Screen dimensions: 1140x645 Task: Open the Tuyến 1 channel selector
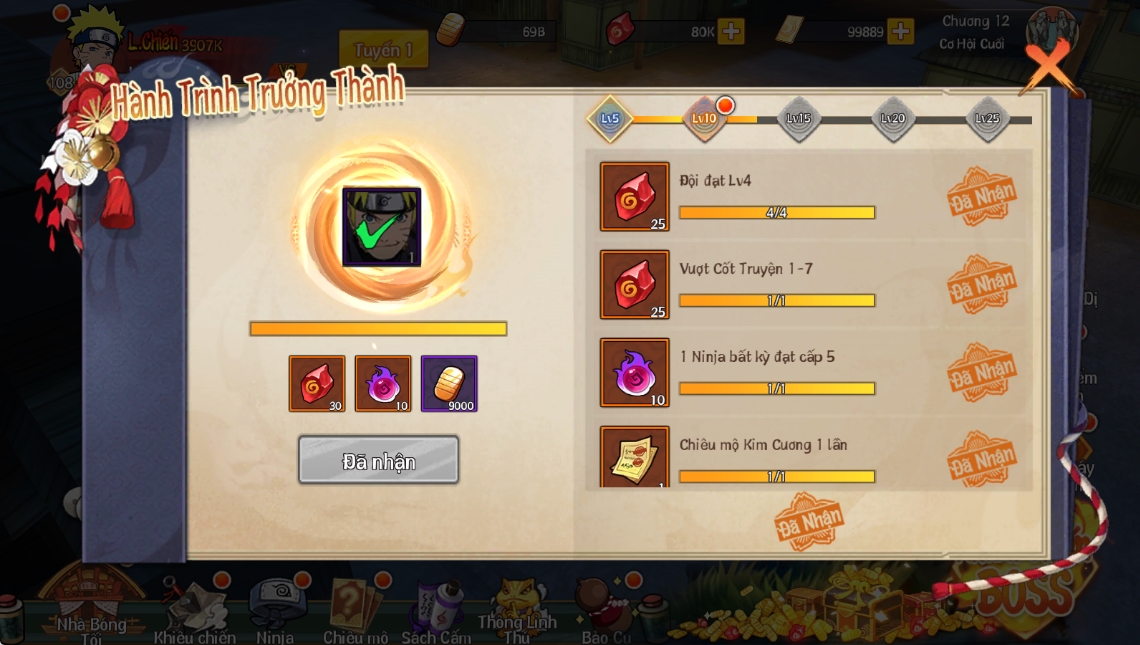tap(383, 50)
